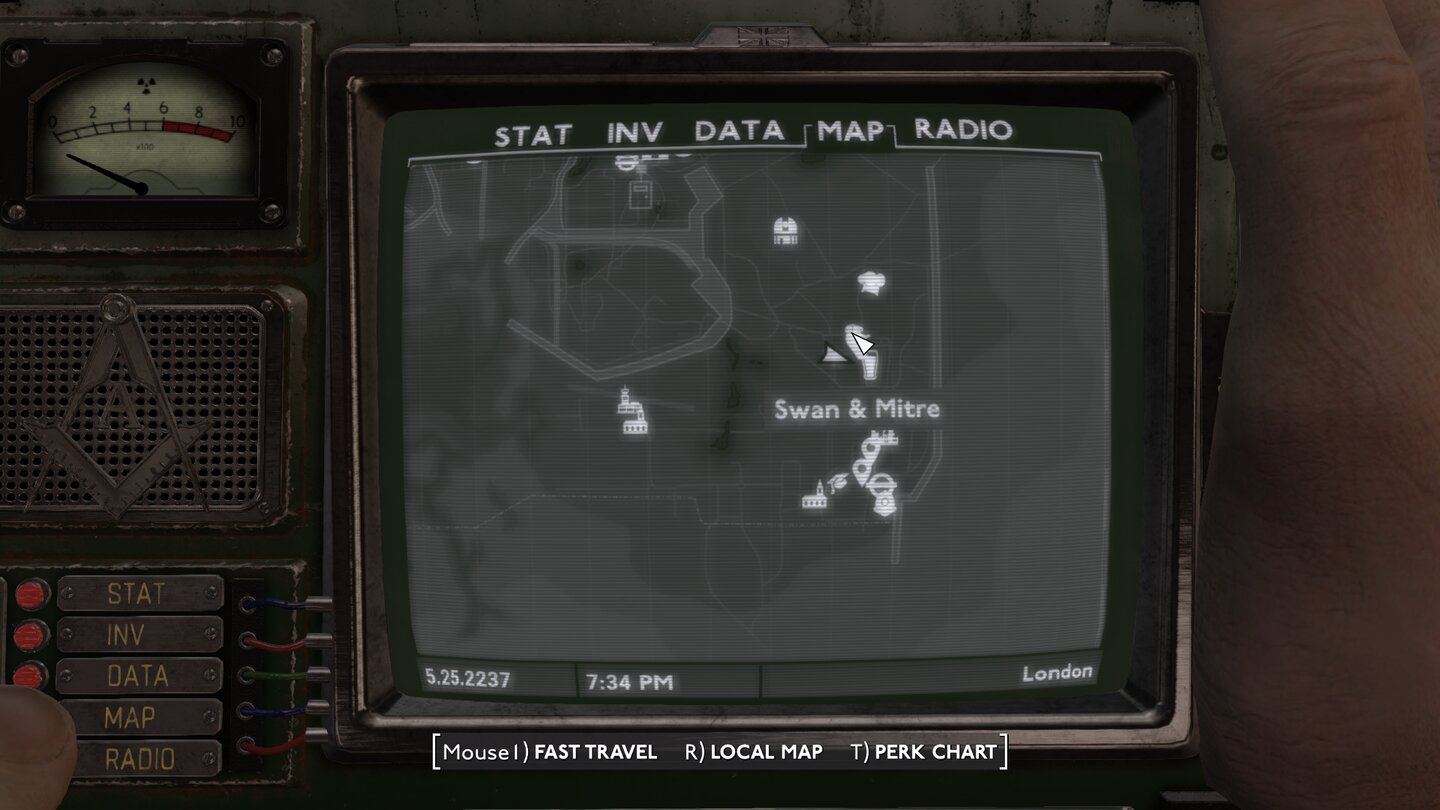Image resolution: width=1440 pixels, height=810 pixels.
Task: Click the door-shaped map icon near the top
Action: [x=641, y=194]
